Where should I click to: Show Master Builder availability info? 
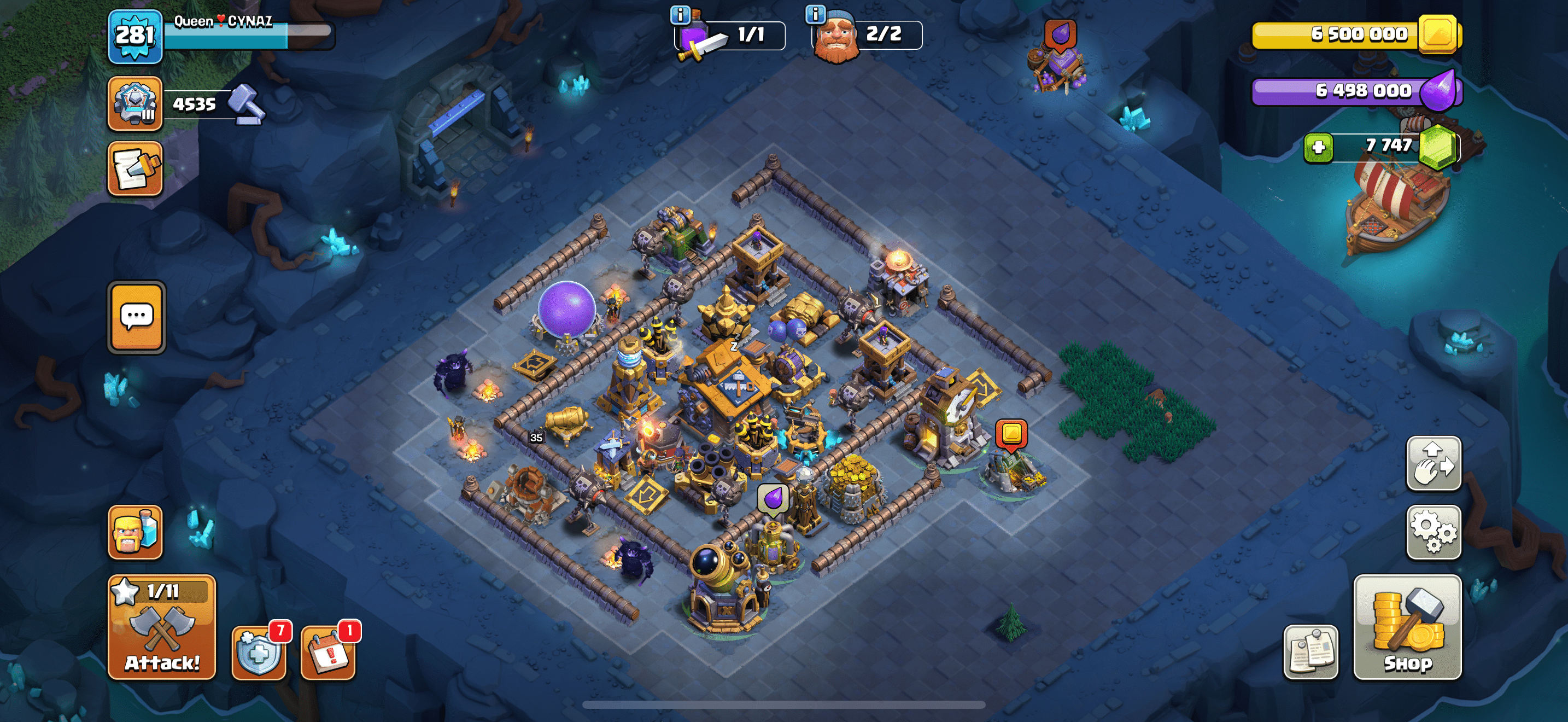[x=815, y=13]
